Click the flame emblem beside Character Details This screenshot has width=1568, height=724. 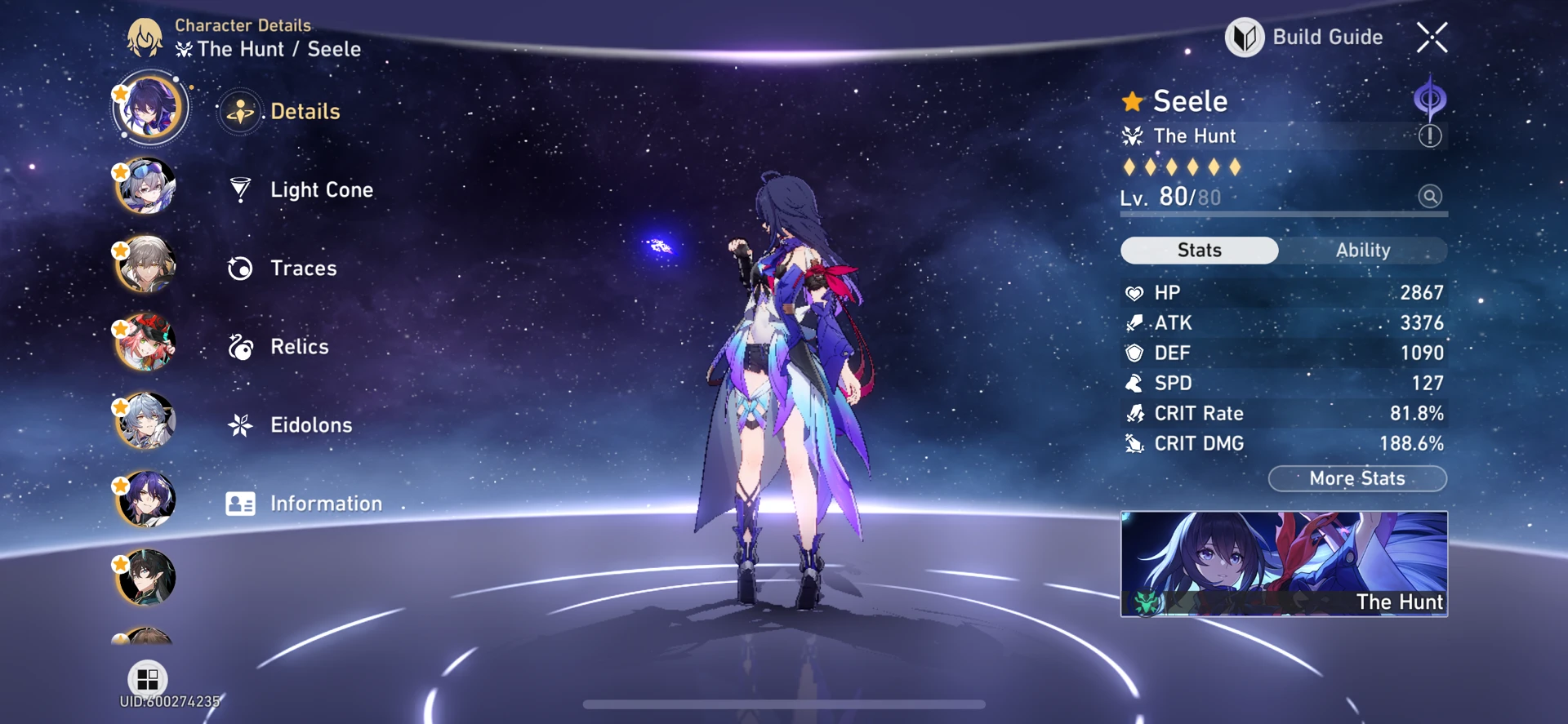[x=145, y=37]
